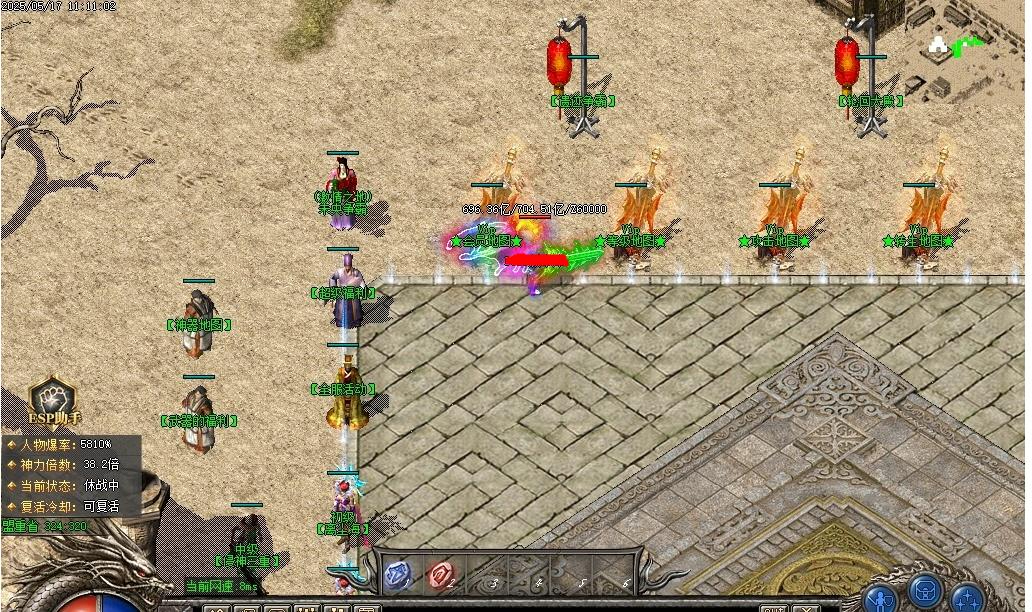Open the bag with the round chest button

(x=925, y=590)
